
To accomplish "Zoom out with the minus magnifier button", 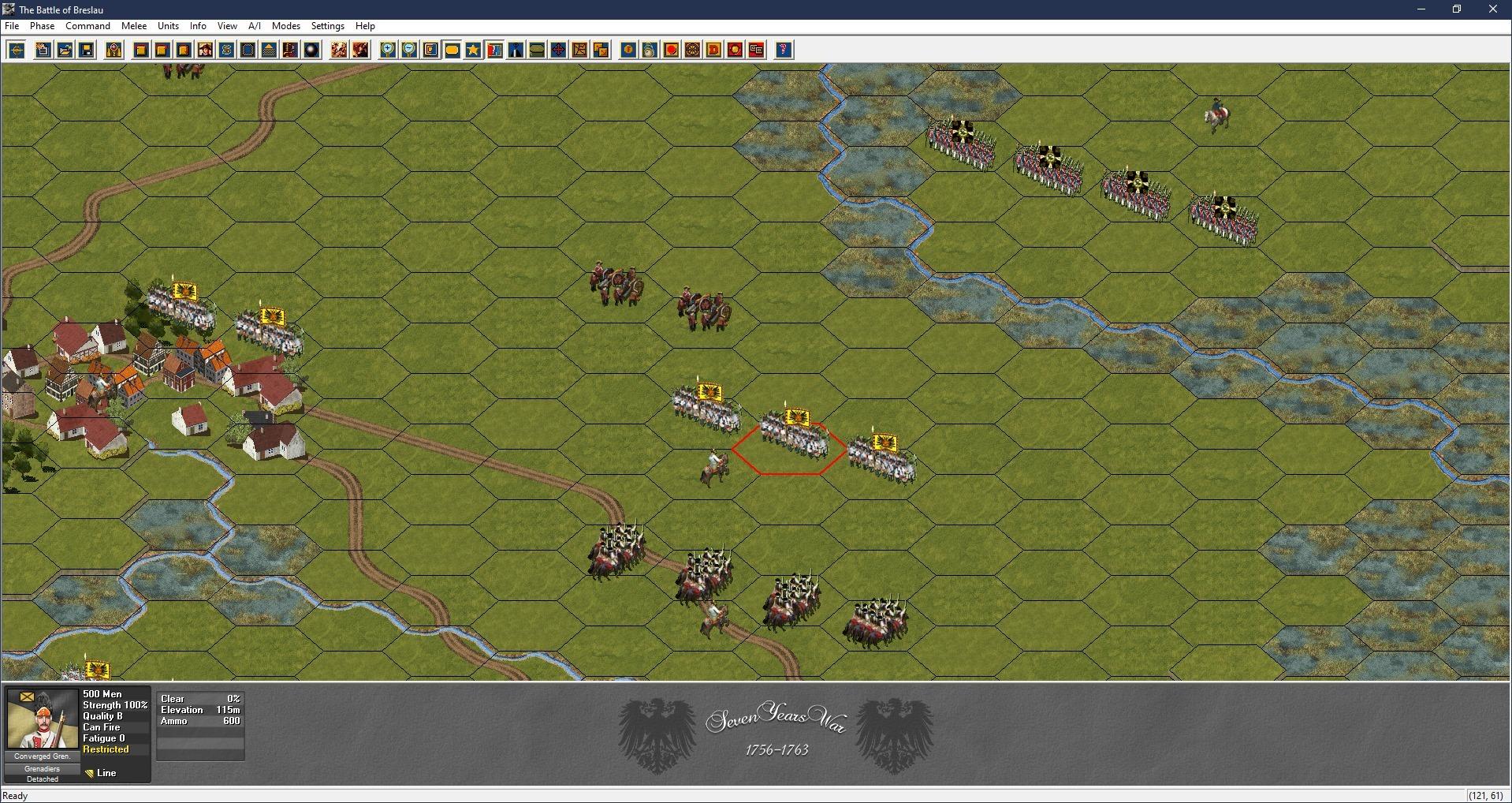I will 409,50.
